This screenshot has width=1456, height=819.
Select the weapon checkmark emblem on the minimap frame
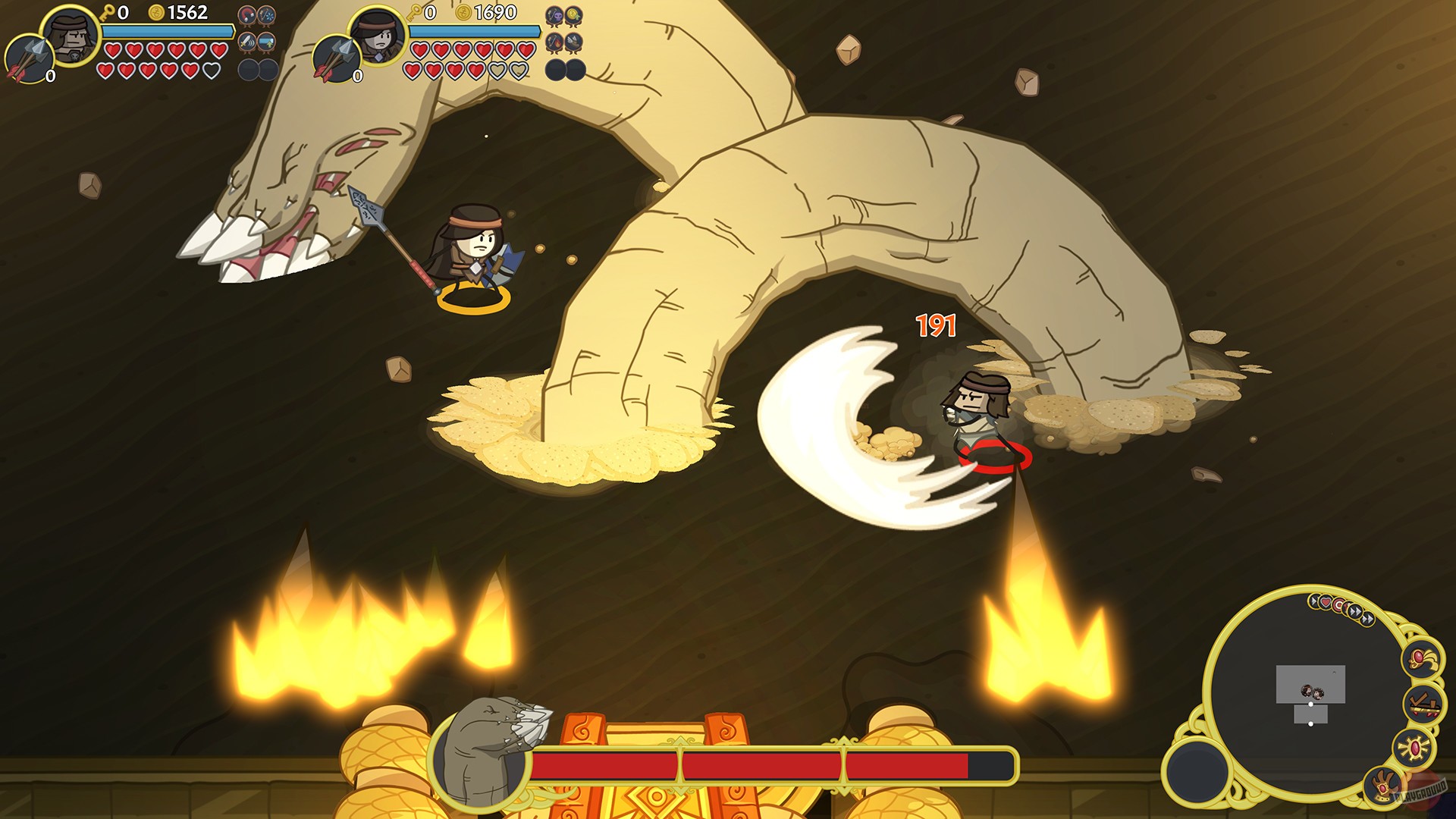click(1423, 703)
